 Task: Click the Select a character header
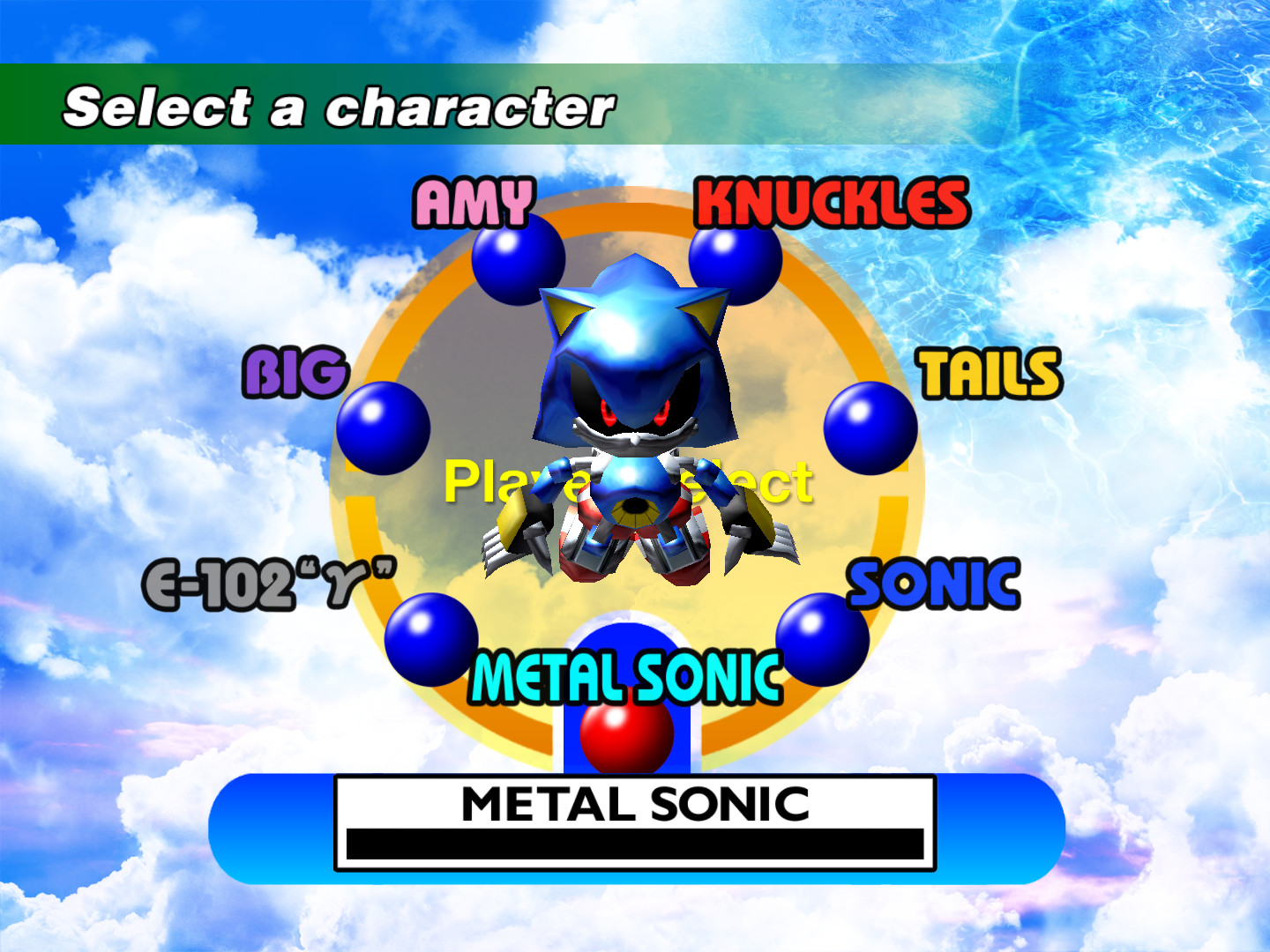pyautogui.click(x=340, y=108)
